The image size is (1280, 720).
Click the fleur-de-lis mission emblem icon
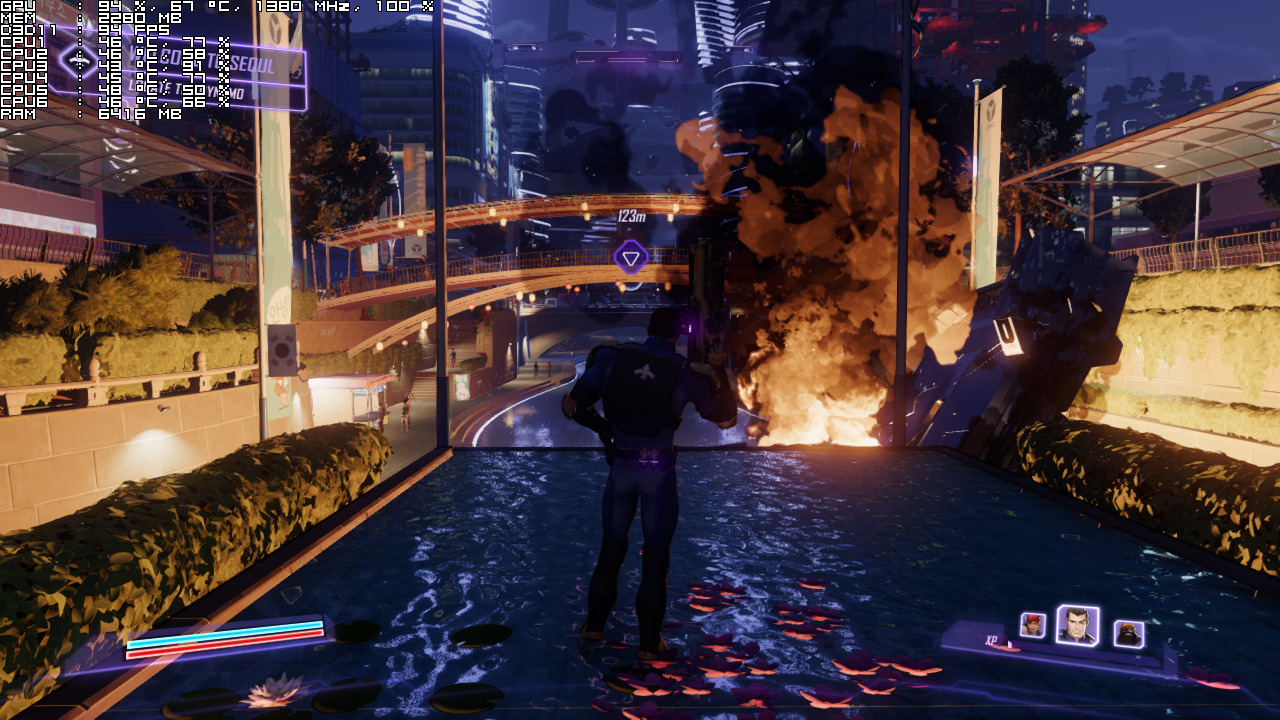point(78,61)
